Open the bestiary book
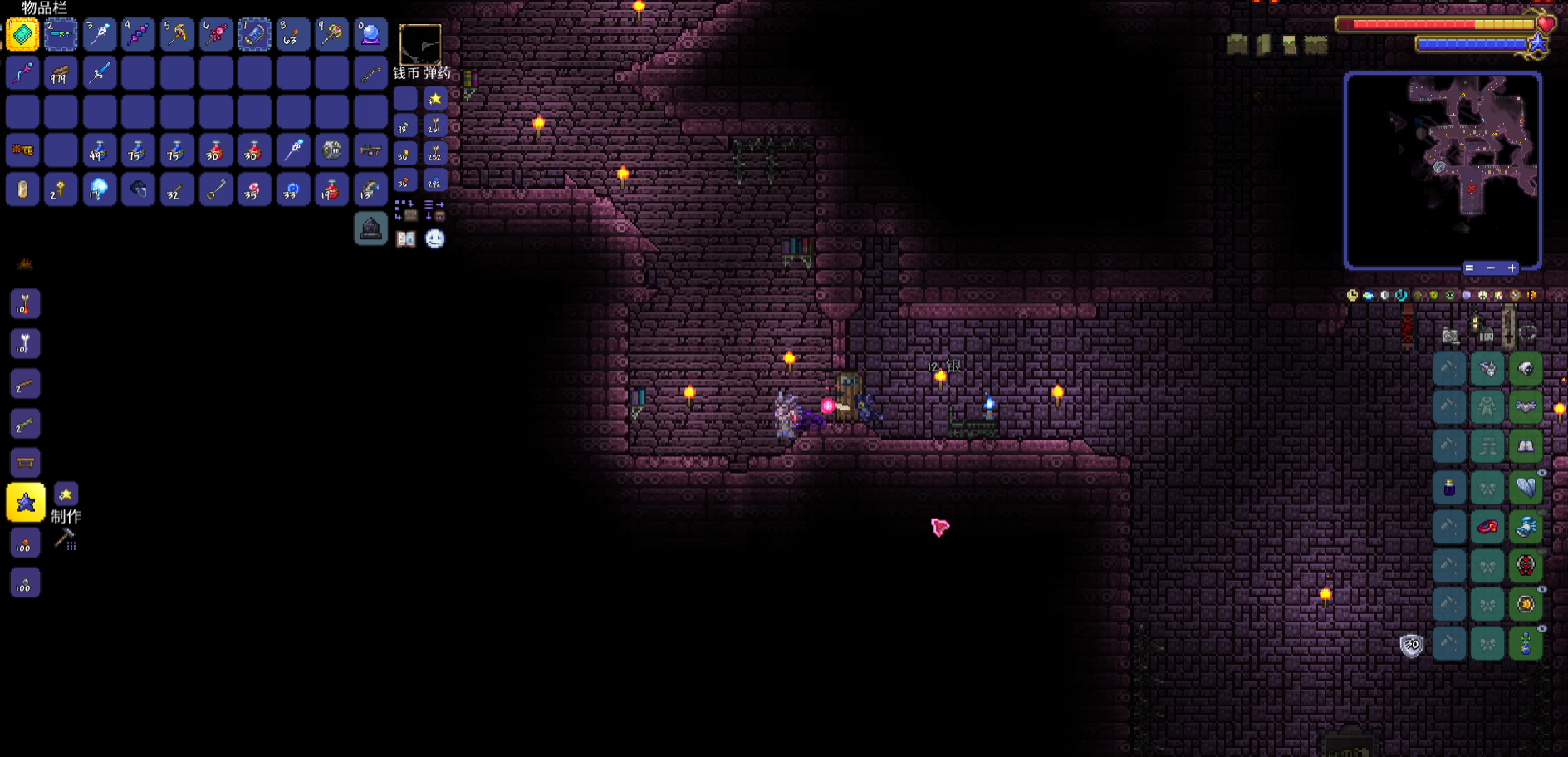 click(405, 239)
